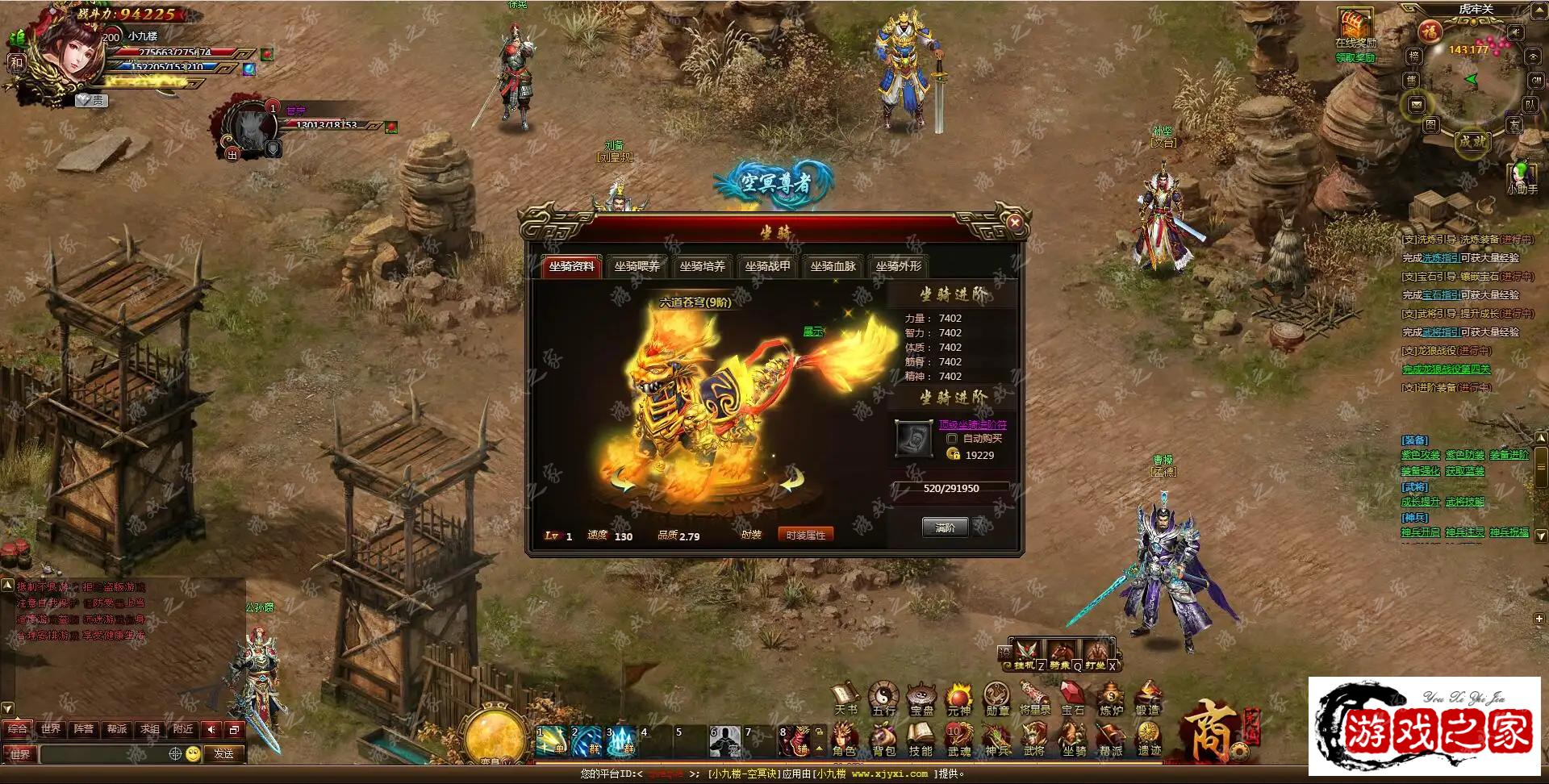Open the 宝石 red gem icon
Viewport: 1549px width, 784px height.
coord(1072,698)
